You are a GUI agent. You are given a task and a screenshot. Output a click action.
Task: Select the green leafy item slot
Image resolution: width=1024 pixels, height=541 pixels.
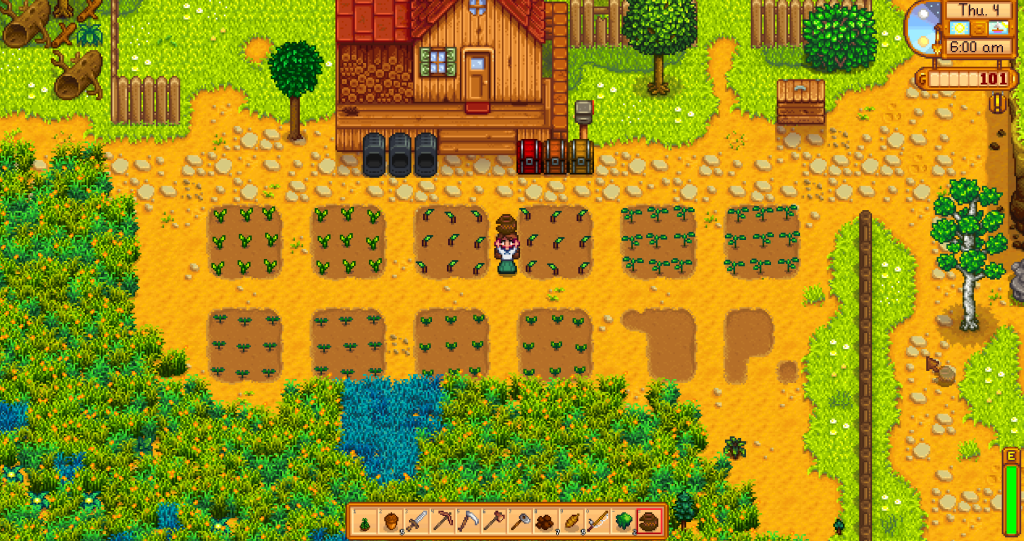click(x=624, y=521)
